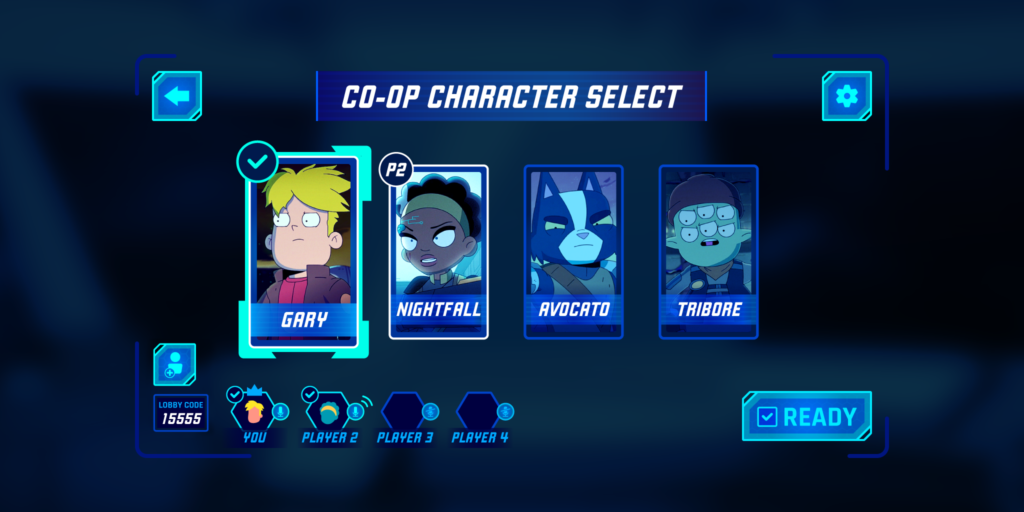The height and width of the screenshot is (512, 1024).
Task: Toggle your own microphone icon
Action: click(281, 411)
